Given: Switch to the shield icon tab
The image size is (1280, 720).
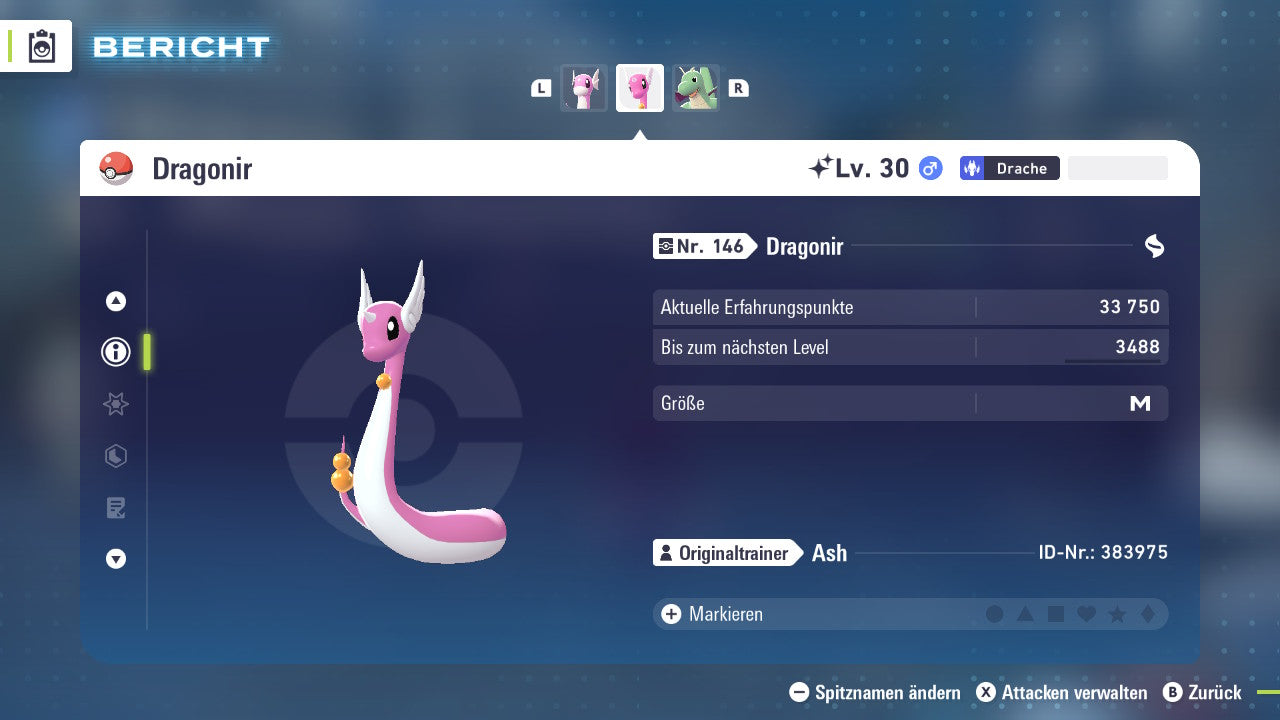Looking at the screenshot, I should (x=116, y=456).
